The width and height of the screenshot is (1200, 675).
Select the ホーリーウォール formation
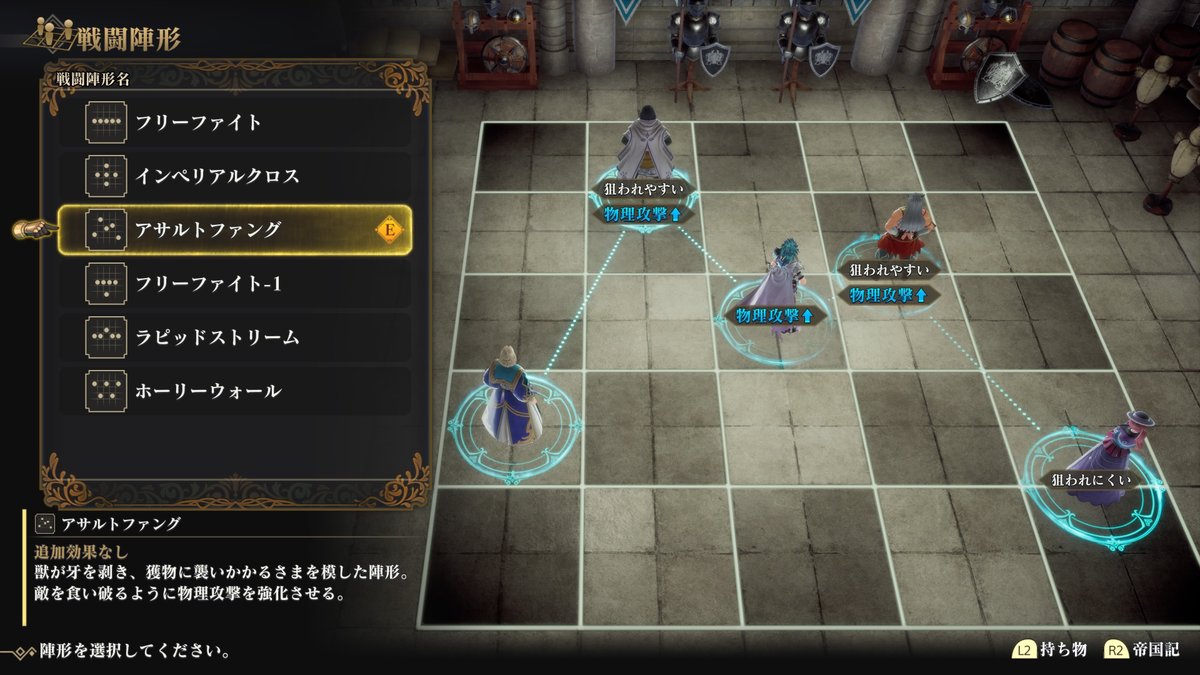click(234, 391)
